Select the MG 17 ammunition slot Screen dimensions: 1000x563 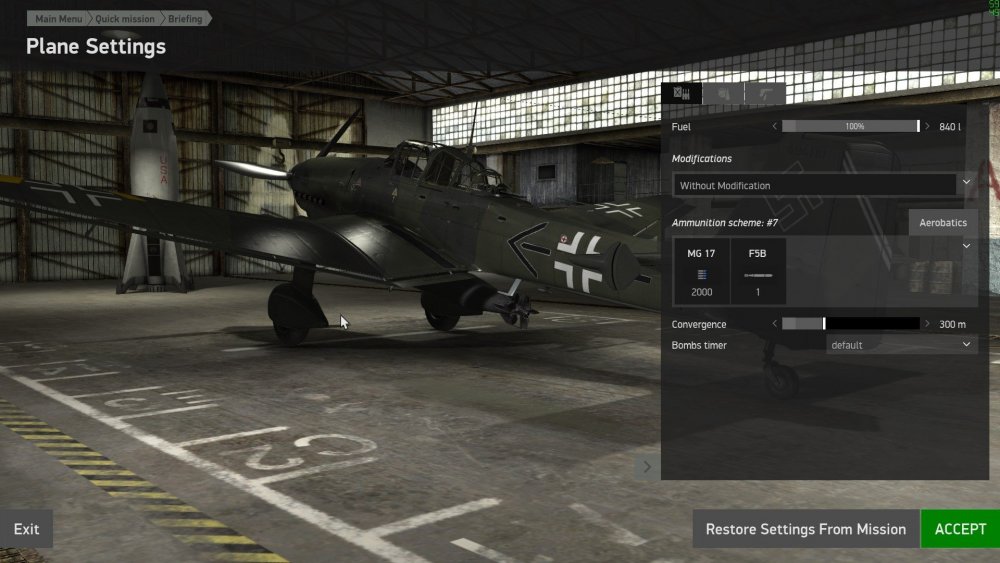coord(702,271)
